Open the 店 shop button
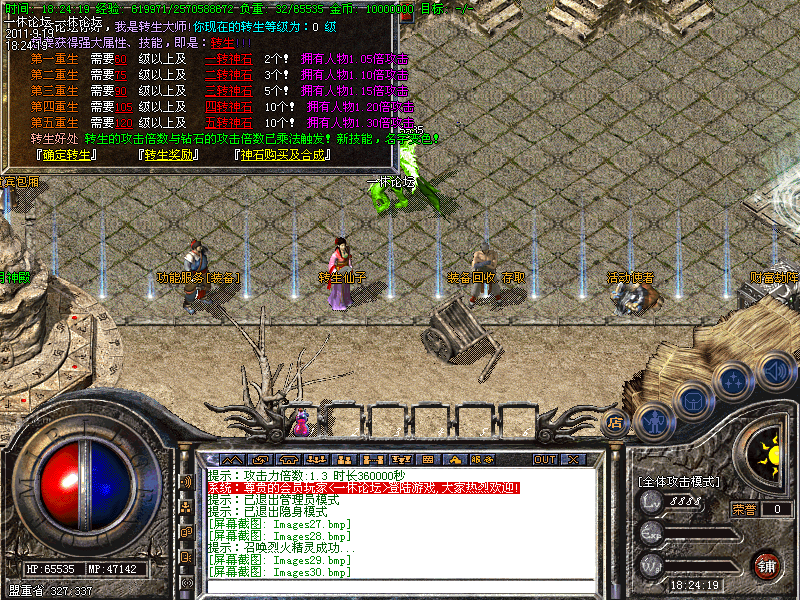 tap(616, 421)
